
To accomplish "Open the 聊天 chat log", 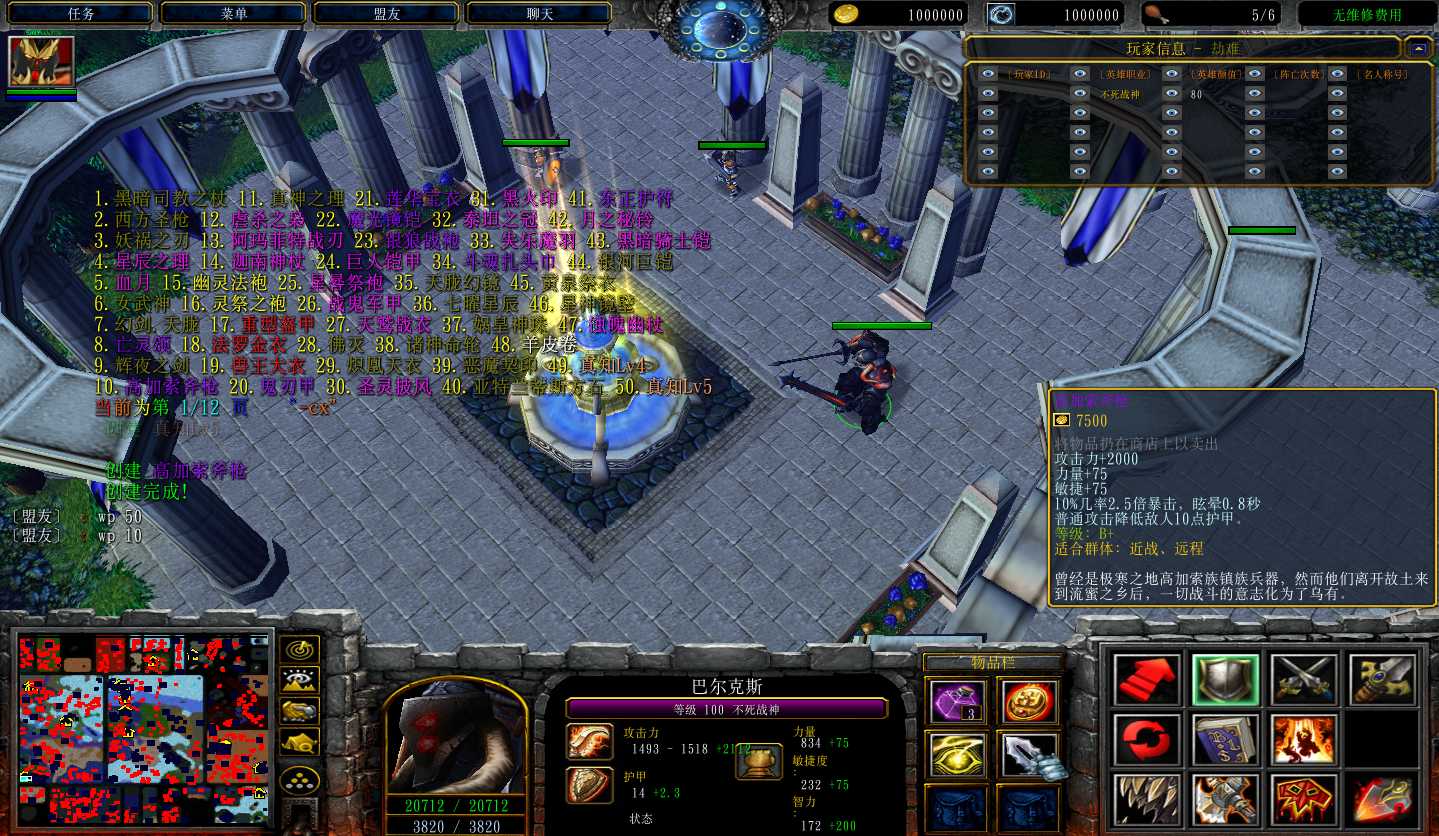I will tap(540, 14).
